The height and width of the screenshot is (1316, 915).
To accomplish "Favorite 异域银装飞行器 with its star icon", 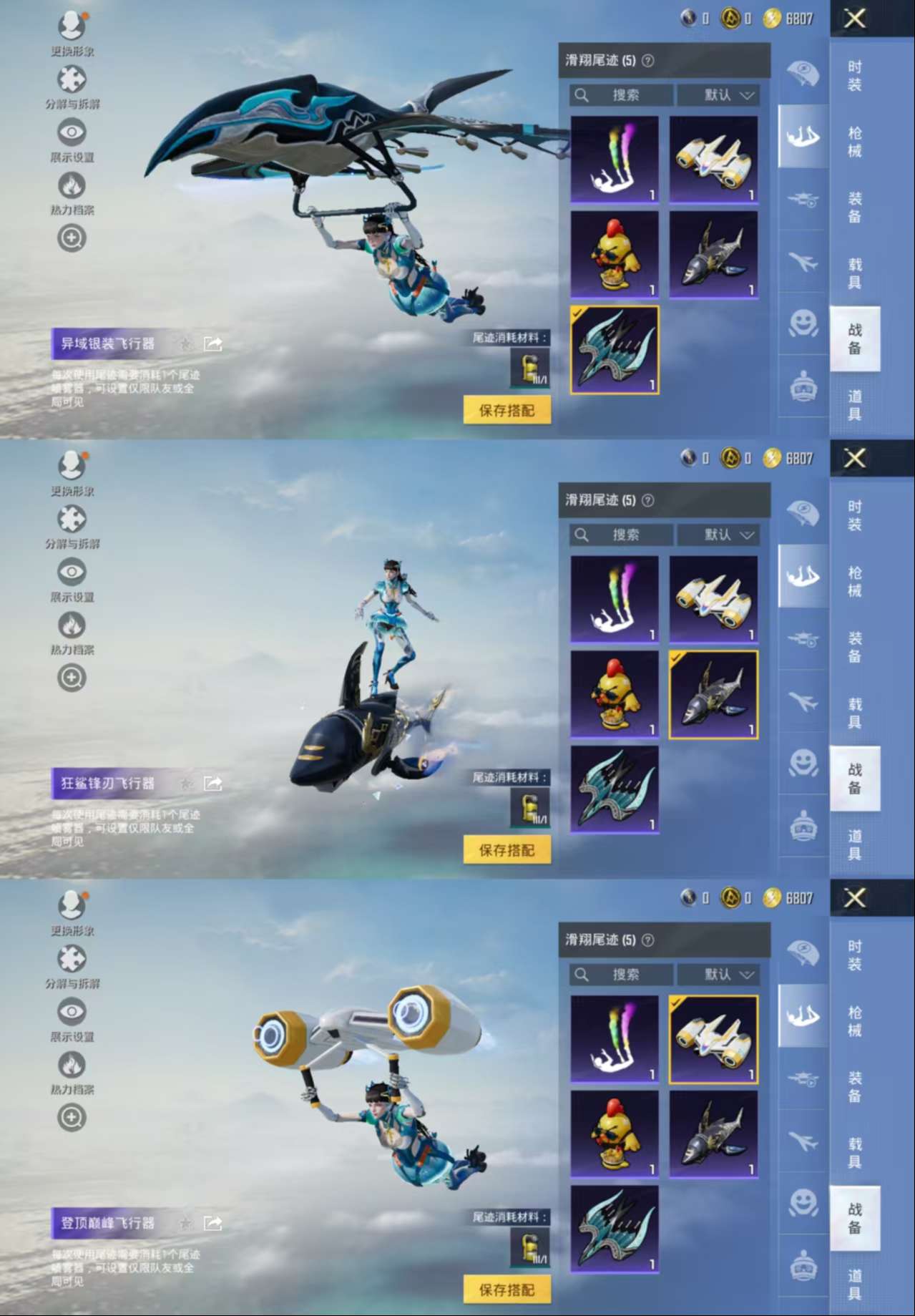I will point(186,344).
